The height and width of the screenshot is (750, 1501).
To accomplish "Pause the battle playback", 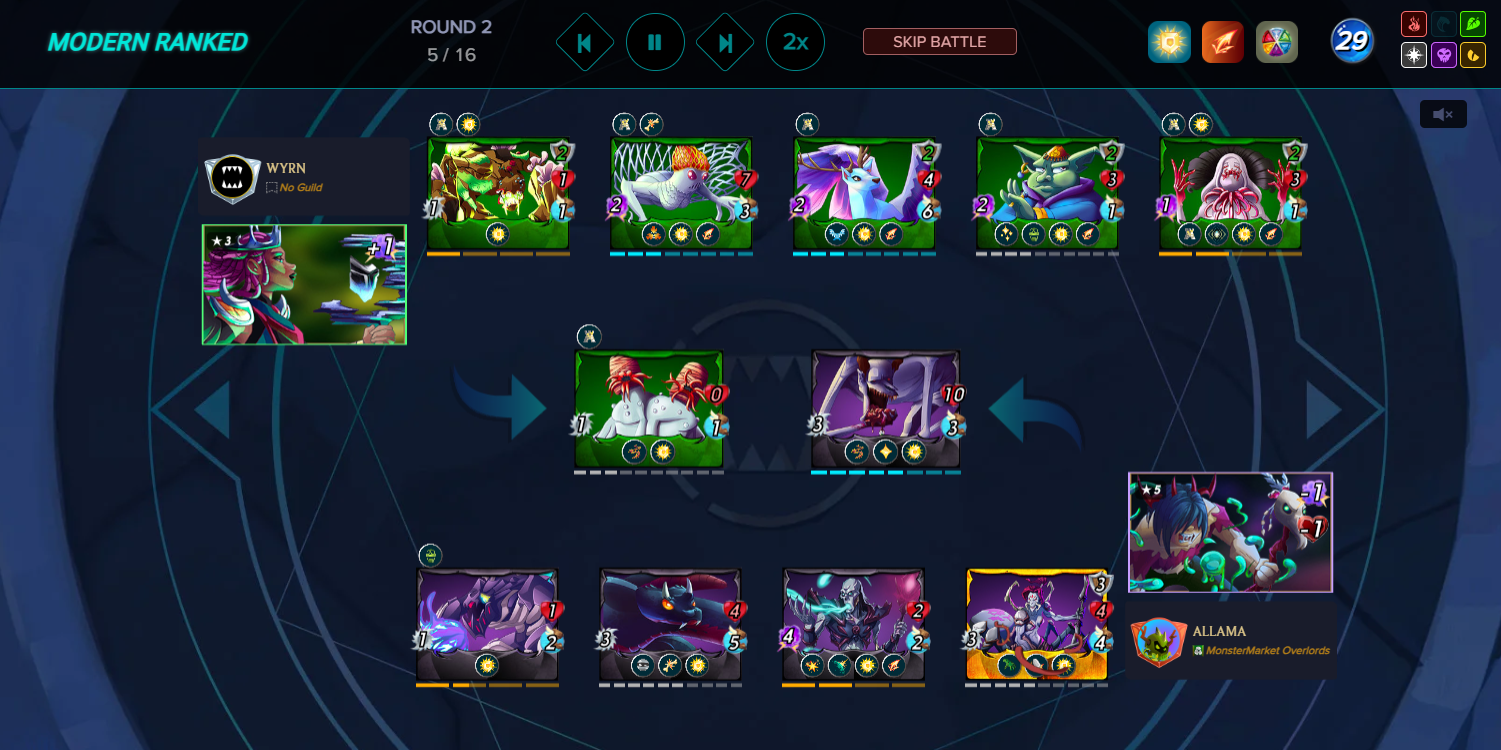I will 655,42.
